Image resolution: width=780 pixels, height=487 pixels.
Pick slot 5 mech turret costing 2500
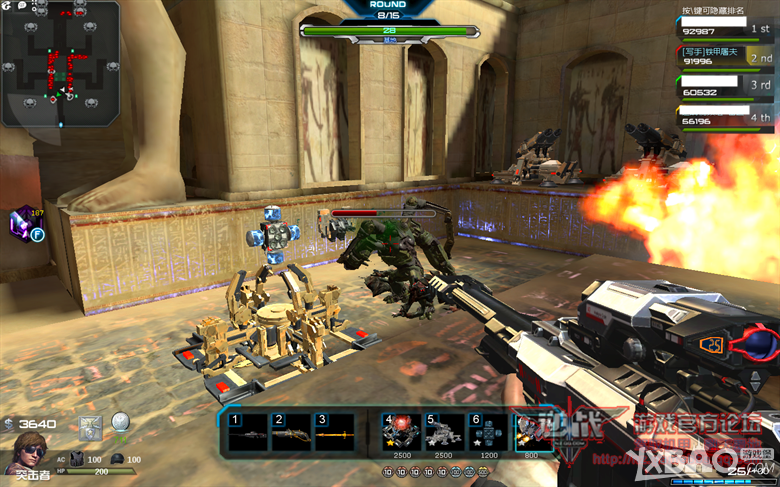(x=444, y=431)
